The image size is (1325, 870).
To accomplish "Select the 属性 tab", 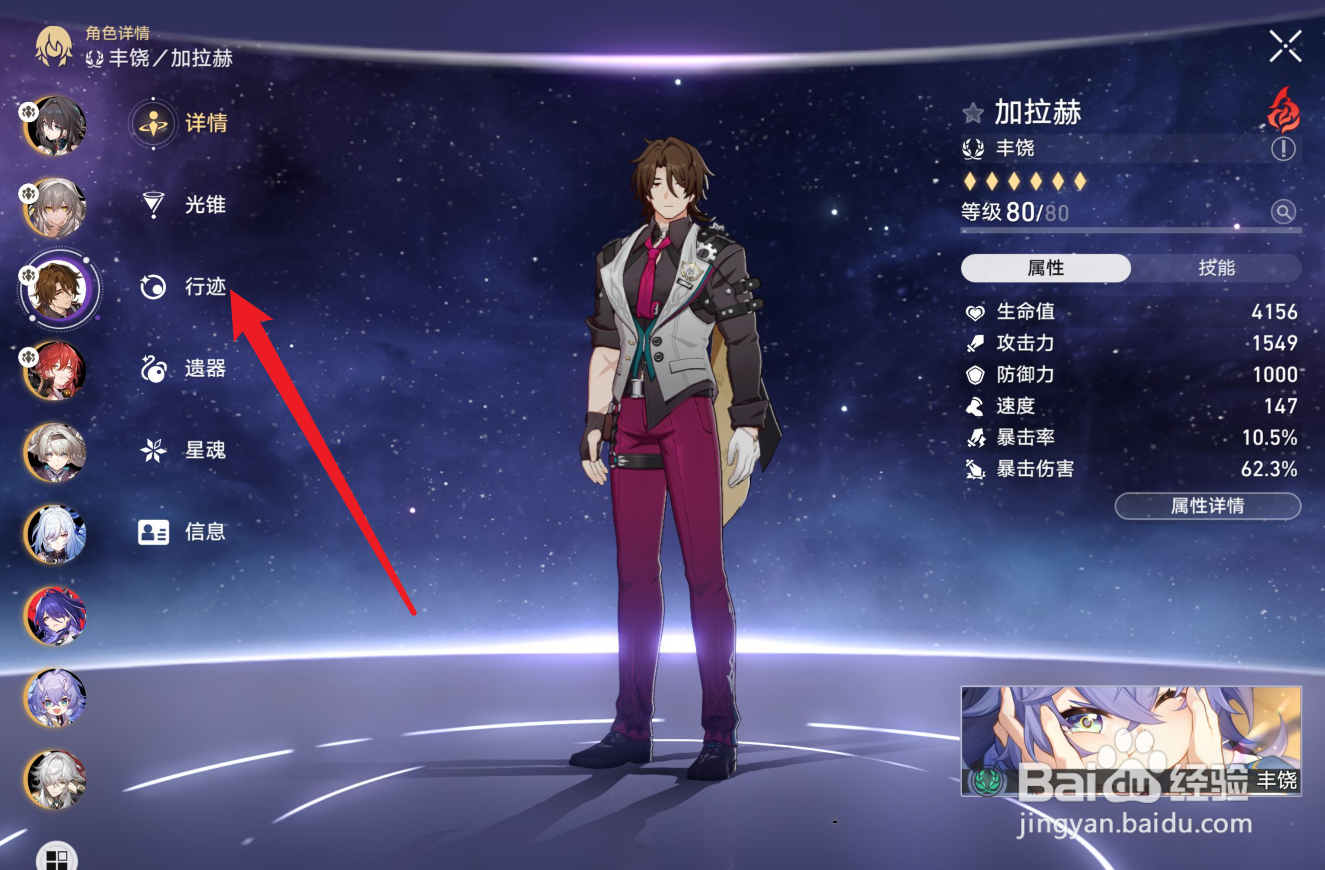I will point(1045,268).
